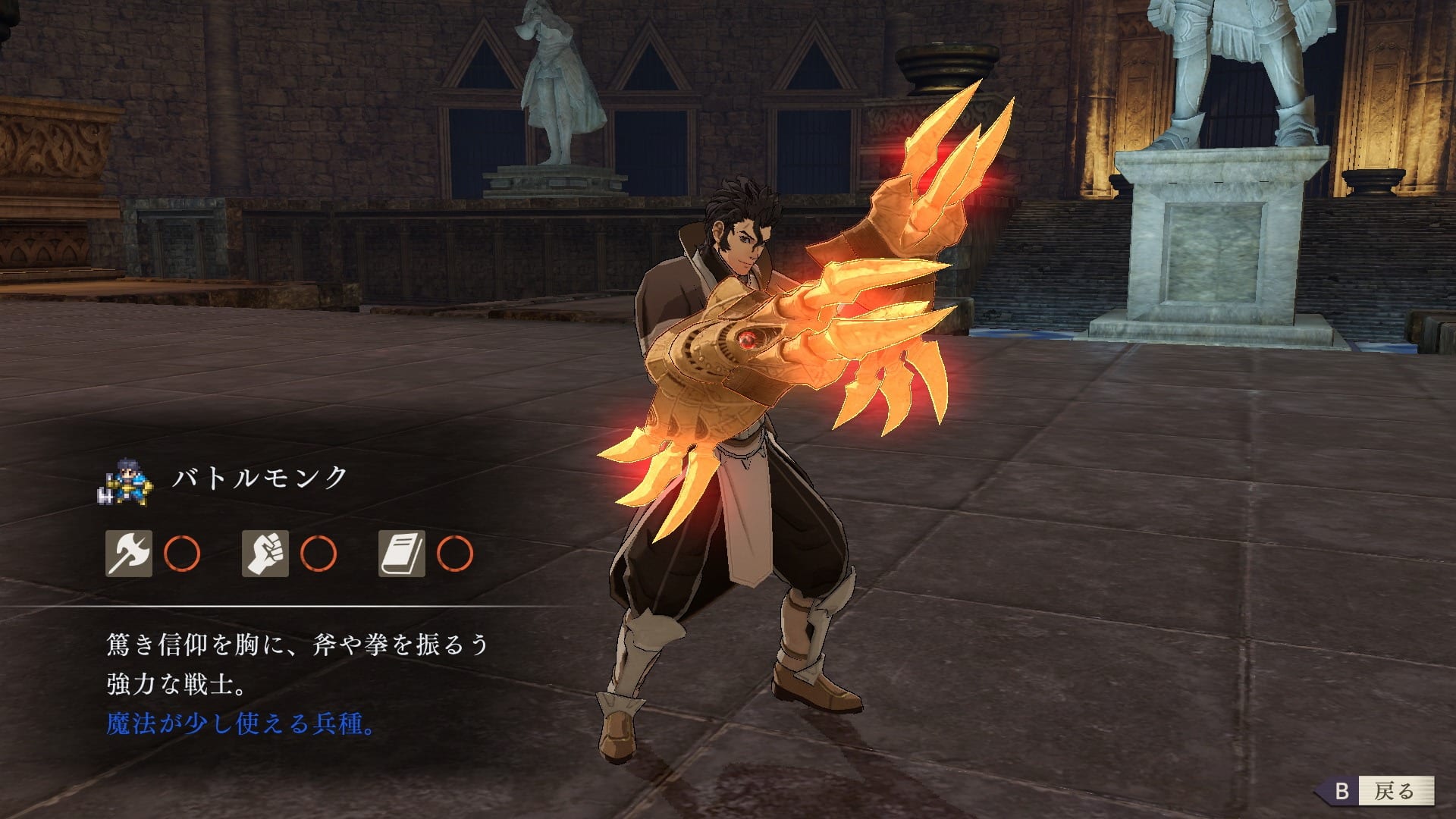Choose the book magic proficiency icon

401,554
